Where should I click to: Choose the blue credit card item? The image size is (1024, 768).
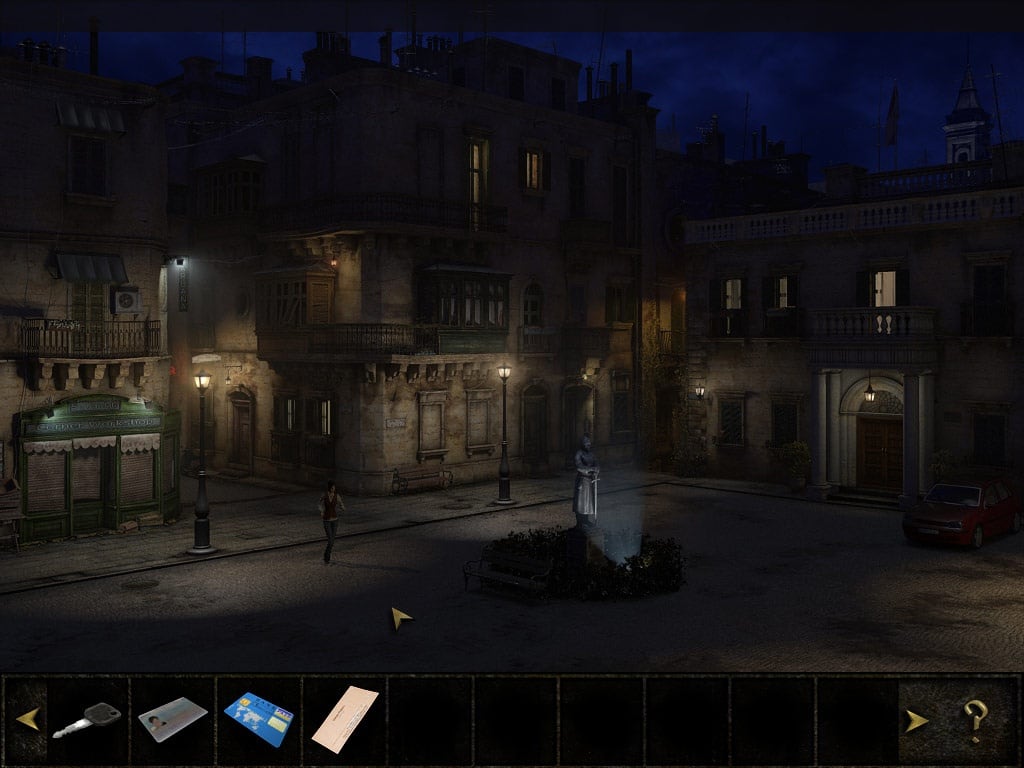tap(258, 719)
